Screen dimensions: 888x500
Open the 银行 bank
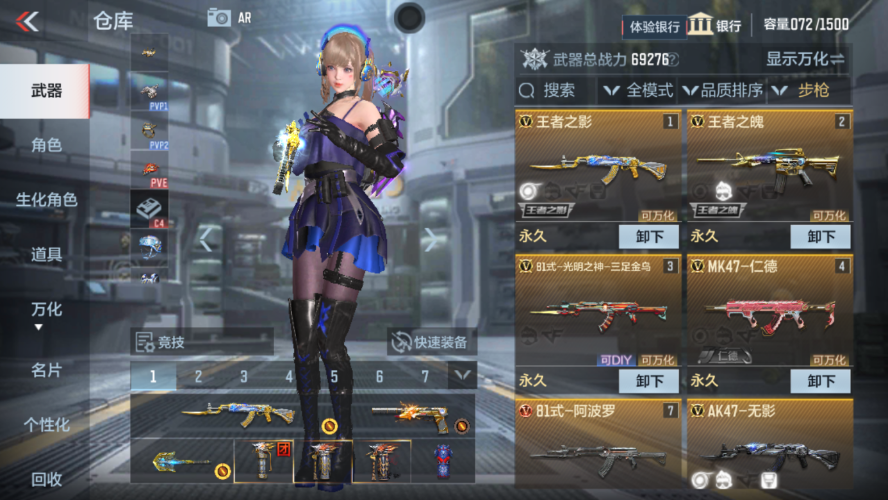pyautogui.click(x=714, y=25)
